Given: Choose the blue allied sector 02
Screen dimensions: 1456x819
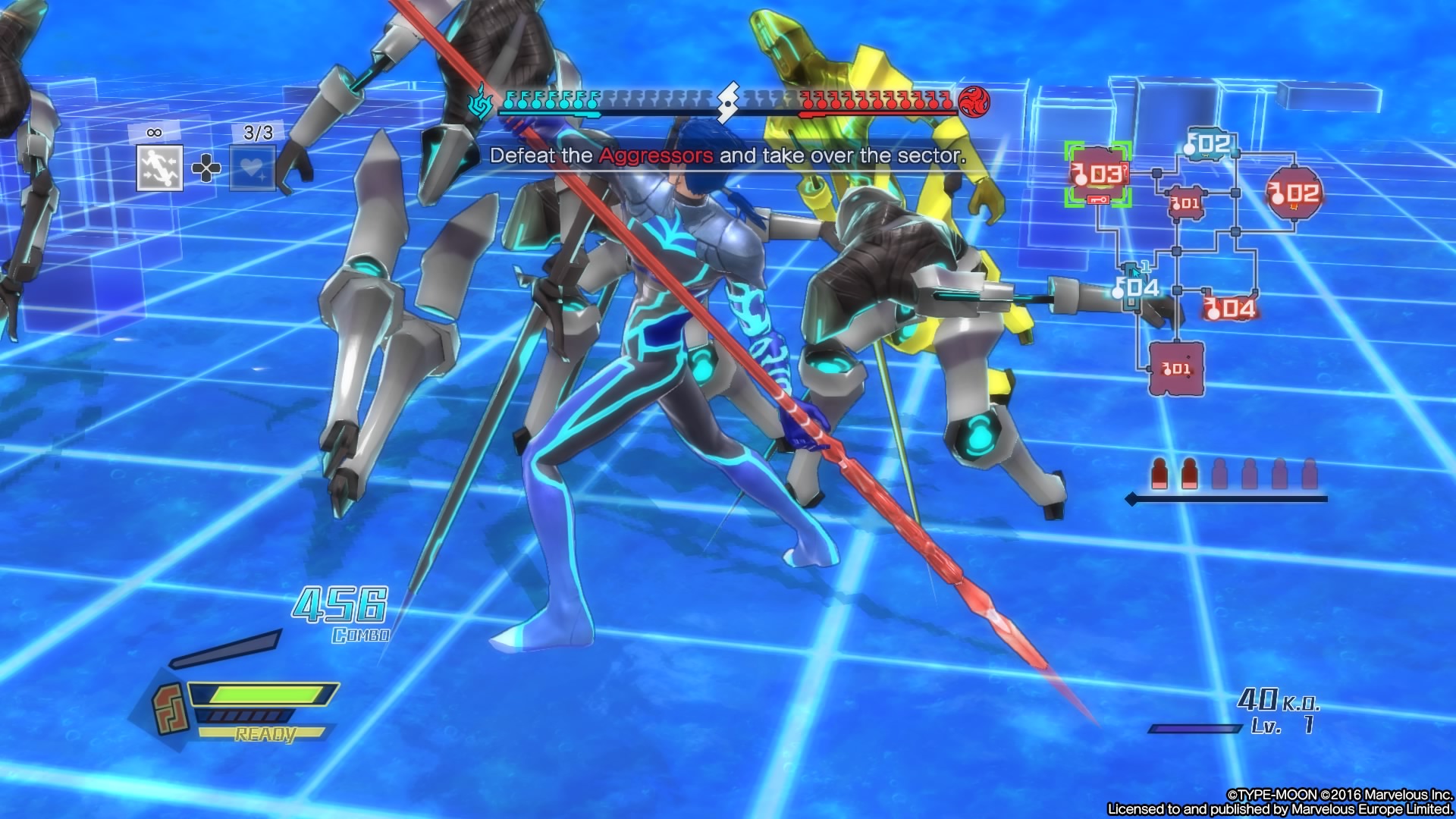Looking at the screenshot, I should 1208,144.
